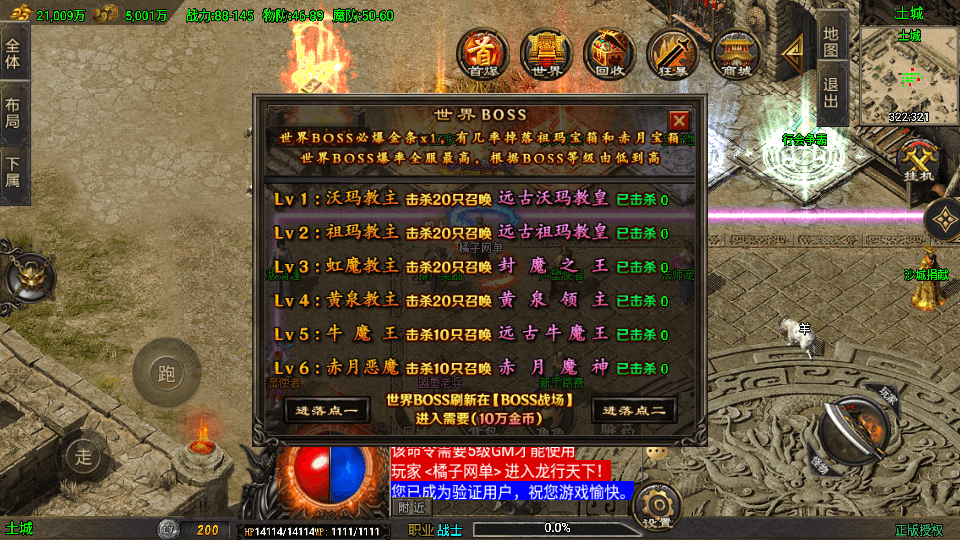This screenshot has width=960, height=540.
Task: Activate the 狂暴 berserk icon
Action: [671, 53]
